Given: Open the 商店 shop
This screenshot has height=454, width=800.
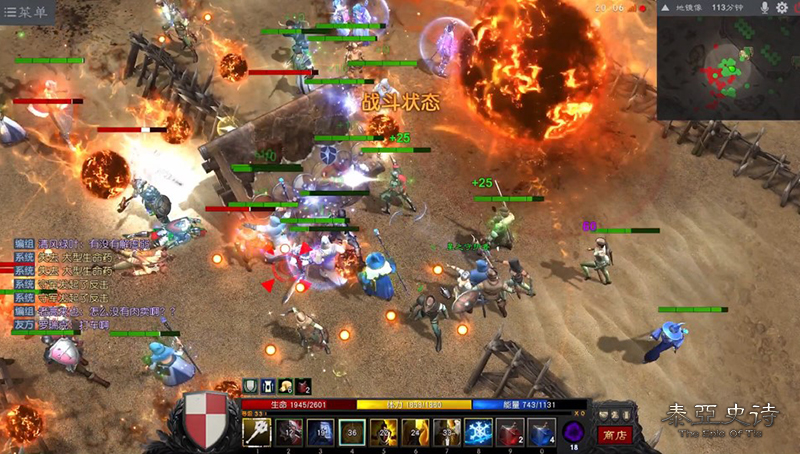Looking at the screenshot, I should point(612,434).
